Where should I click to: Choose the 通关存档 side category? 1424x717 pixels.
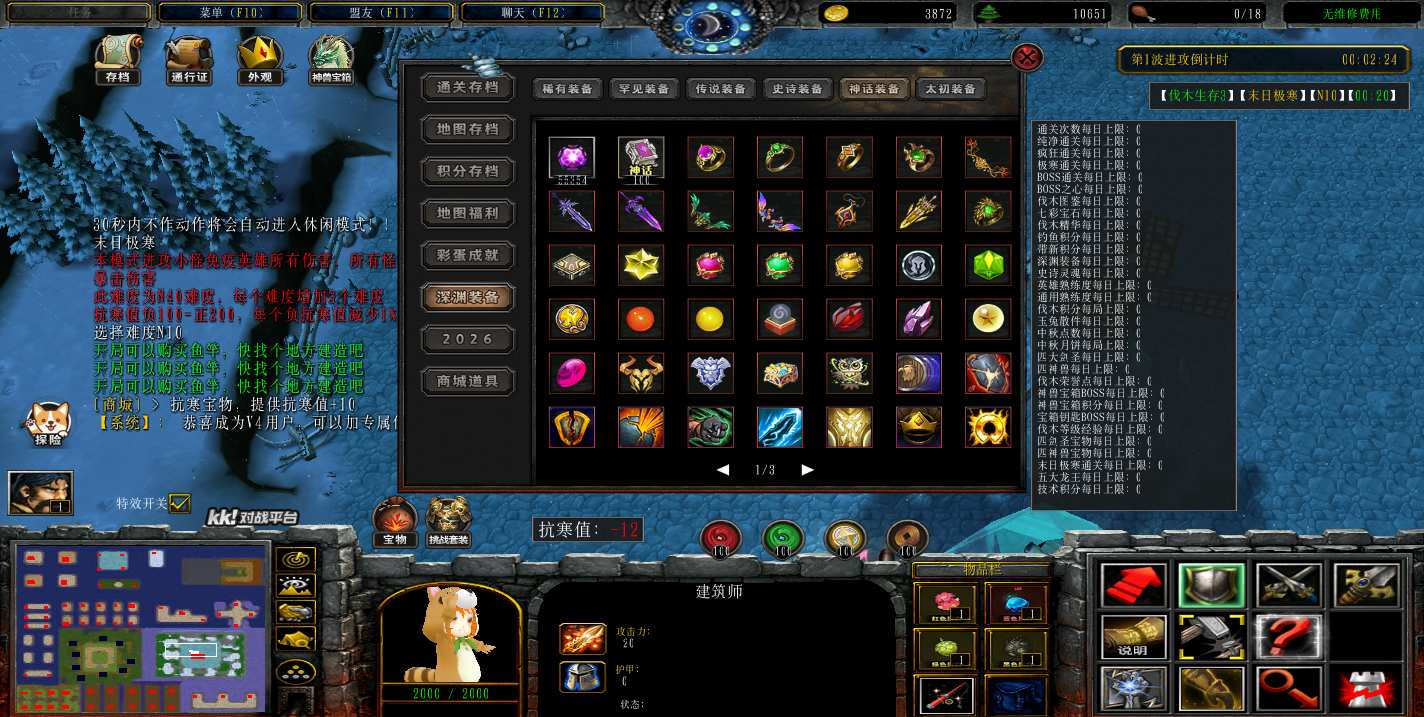tap(467, 87)
